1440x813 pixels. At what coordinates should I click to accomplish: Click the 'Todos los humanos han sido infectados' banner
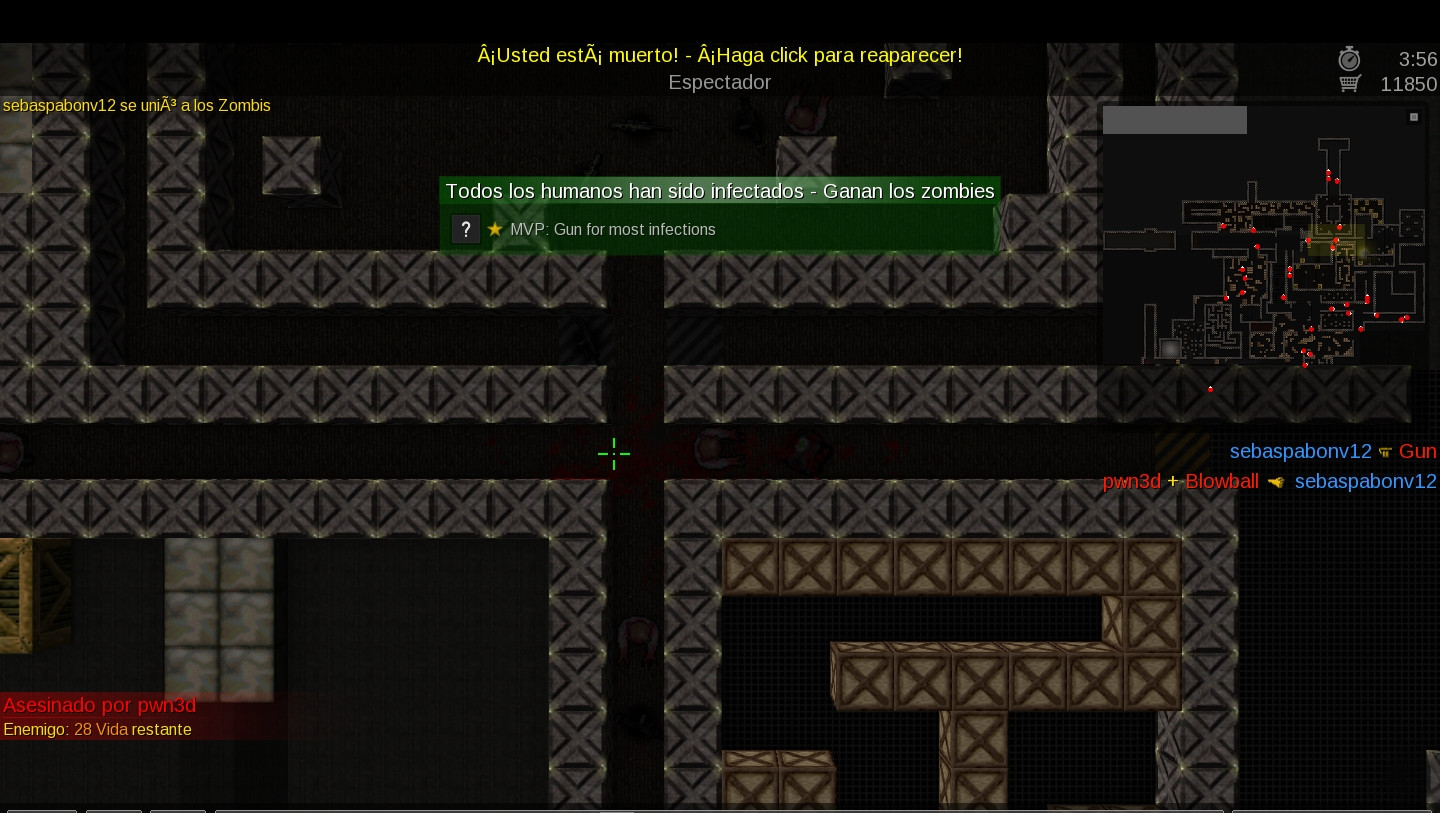pyautogui.click(x=719, y=191)
